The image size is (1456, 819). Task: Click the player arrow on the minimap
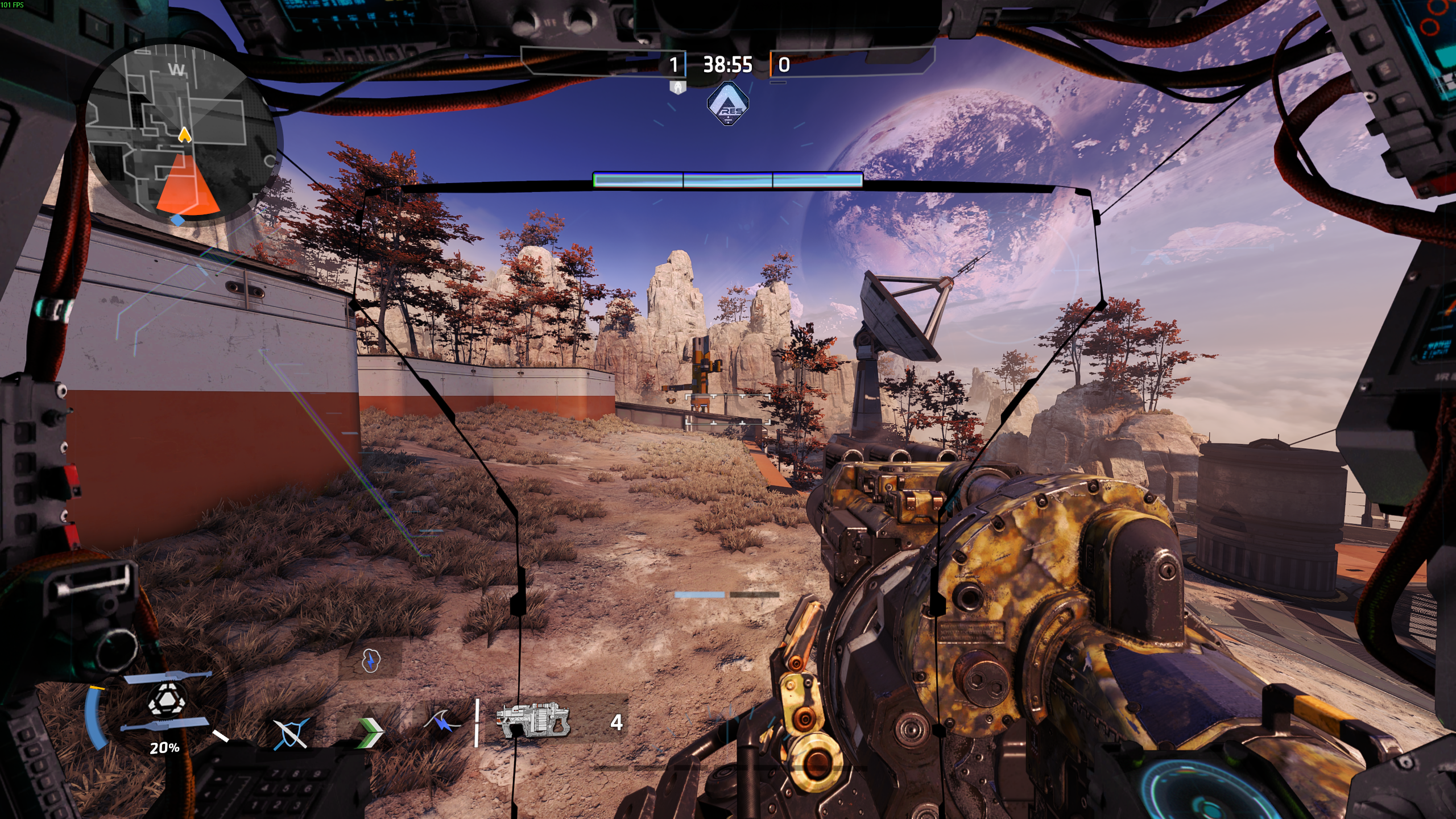(184, 135)
